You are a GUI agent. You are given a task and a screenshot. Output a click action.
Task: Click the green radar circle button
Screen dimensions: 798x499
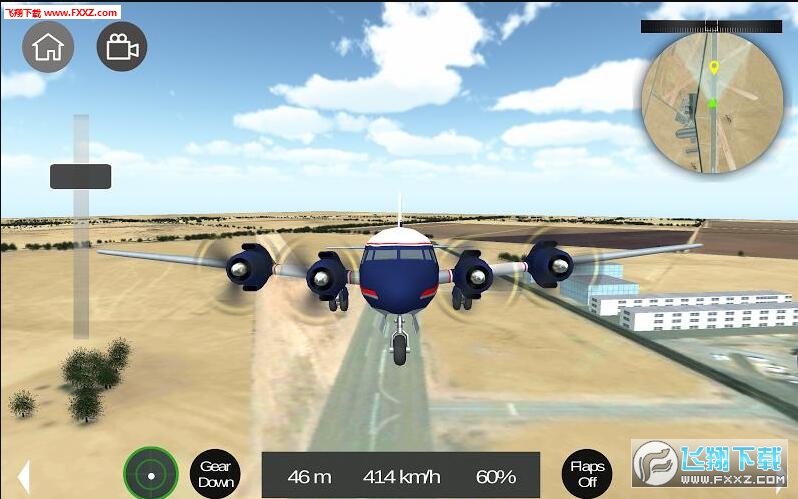pyautogui.click(x=151, y=474)
